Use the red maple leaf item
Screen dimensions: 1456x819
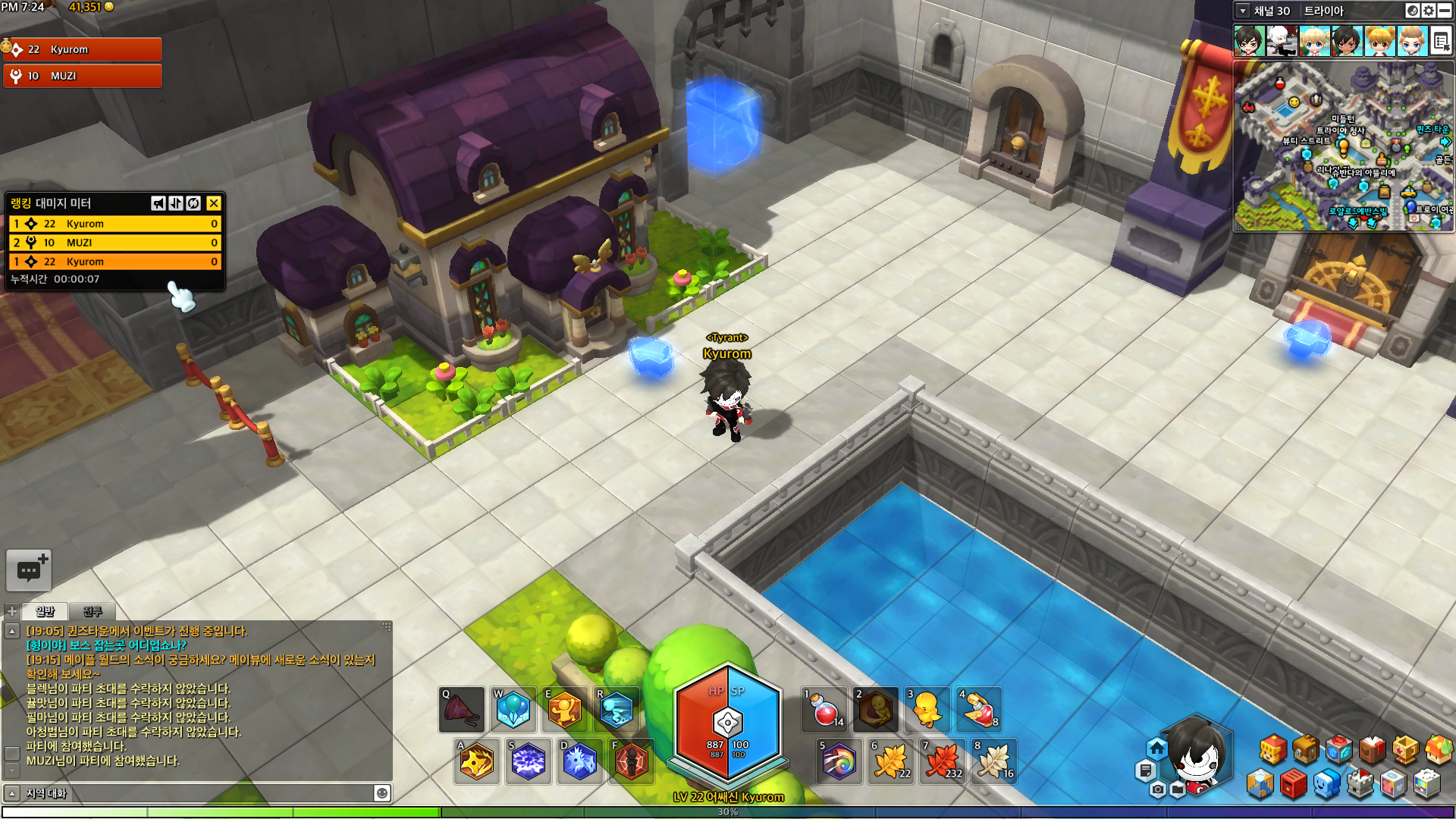coord(943,761)
